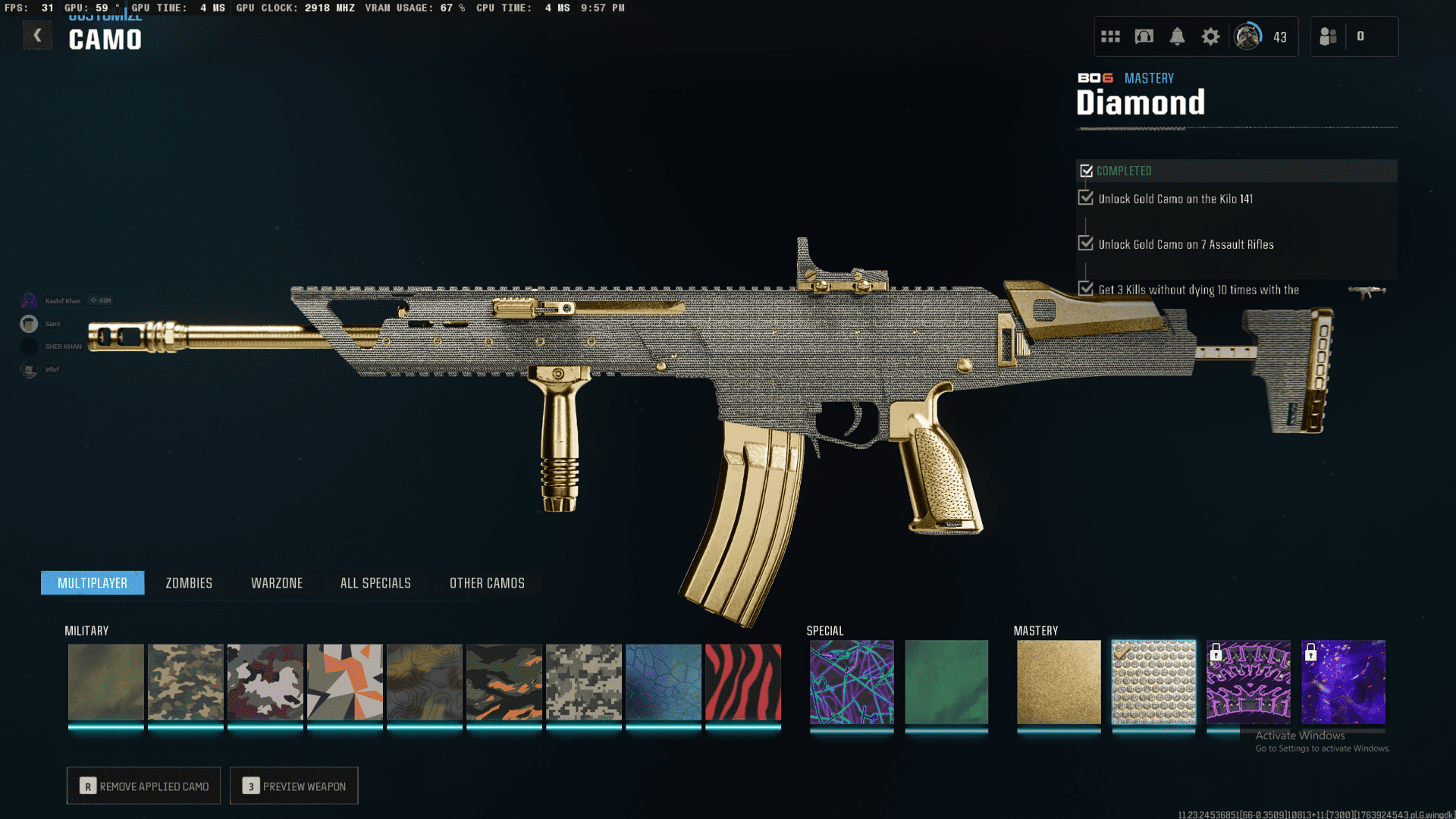Select the plain green special camo
1456x819 pixels.
(946, 682)
